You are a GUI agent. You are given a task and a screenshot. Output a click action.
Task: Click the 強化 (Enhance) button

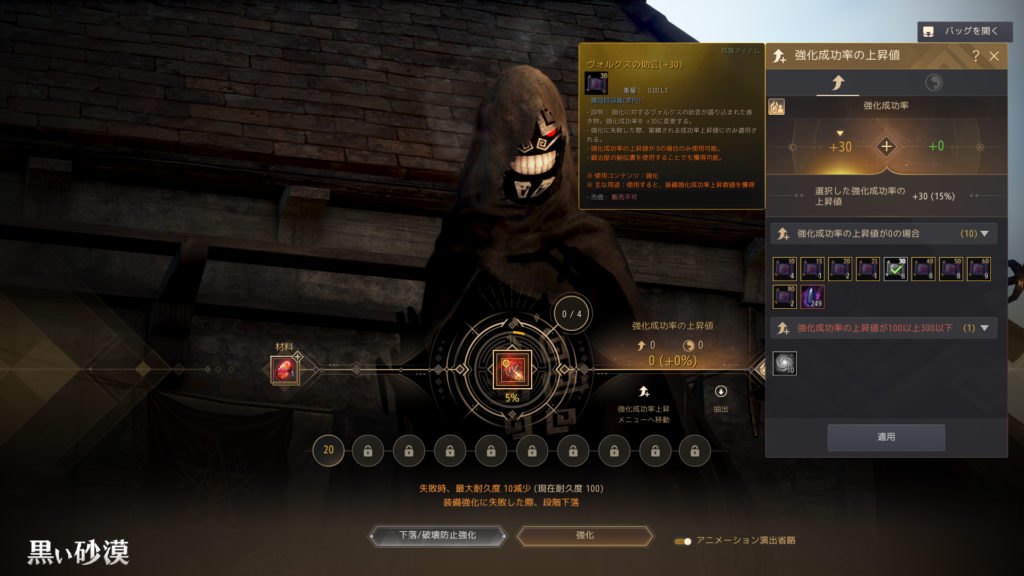(x=584, y=536)
